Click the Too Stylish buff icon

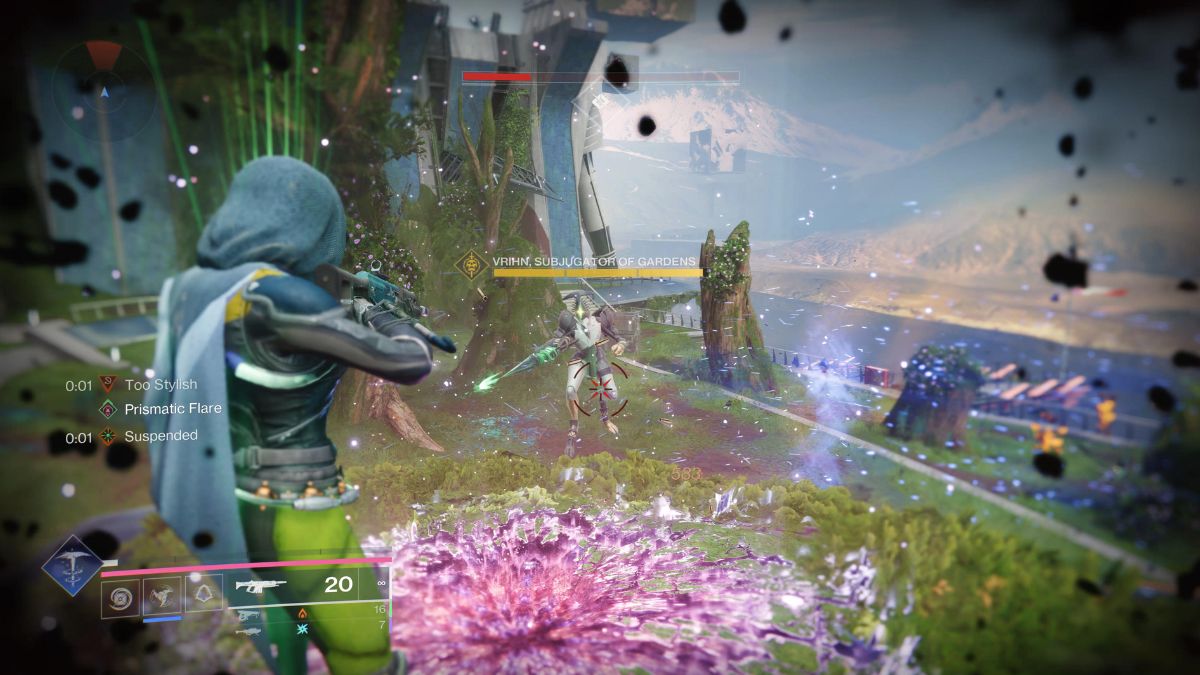(108, 384)
